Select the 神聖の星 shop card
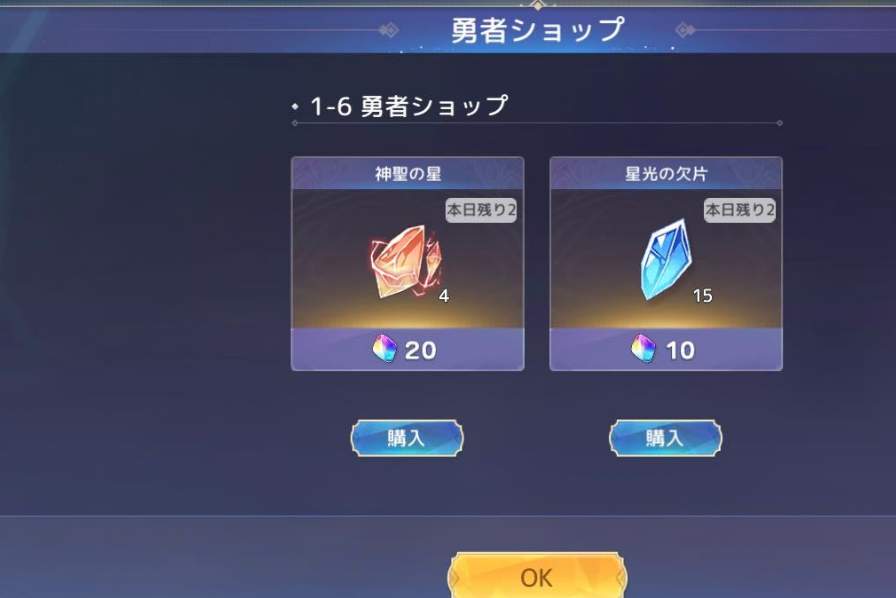The image size is (896, 598). point(407,264)
